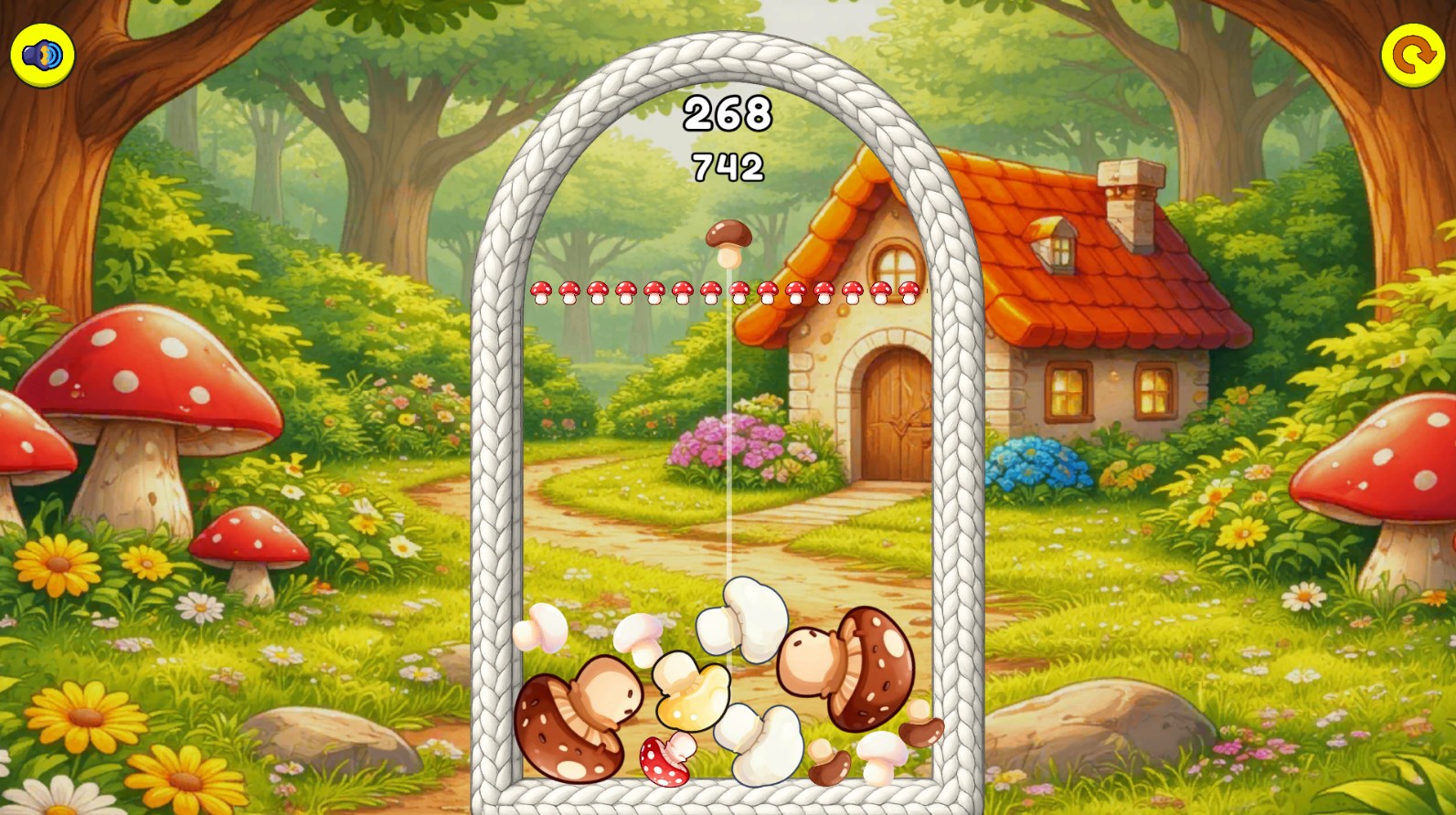Click the rightmost red mushroom in the icon row
Image resolution: width=1456 pixels, height=815 pixels.
click(x=909, y=291)
